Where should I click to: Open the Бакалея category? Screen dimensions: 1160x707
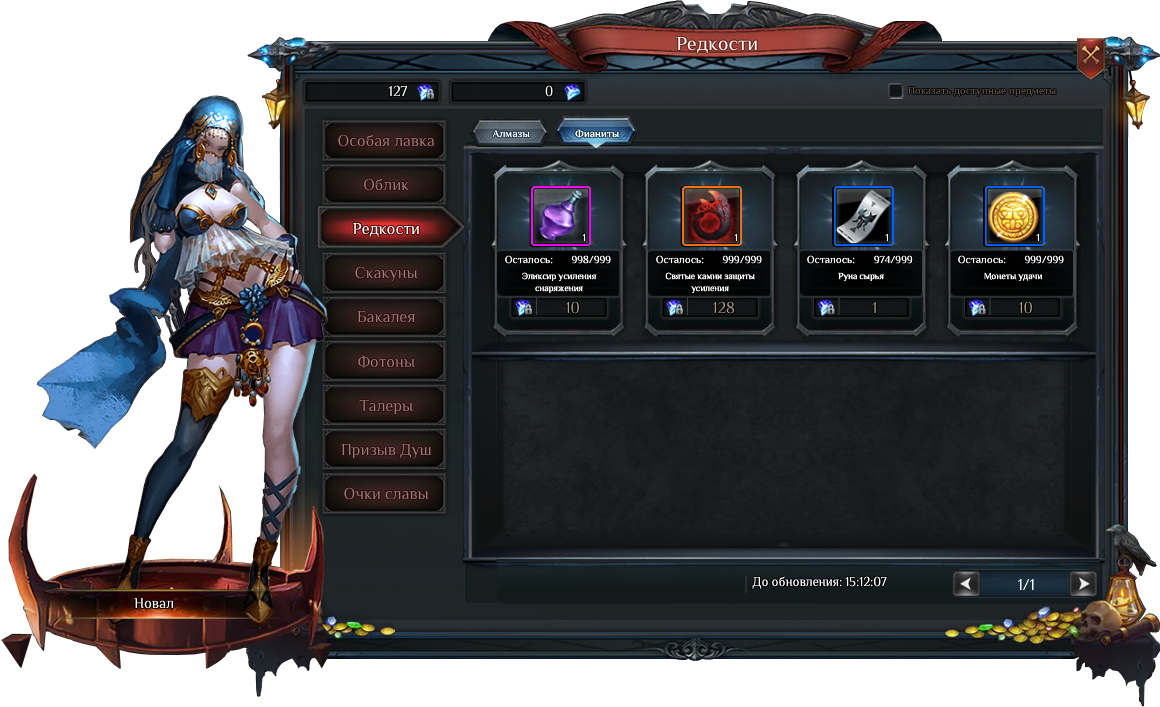point(385,317)
